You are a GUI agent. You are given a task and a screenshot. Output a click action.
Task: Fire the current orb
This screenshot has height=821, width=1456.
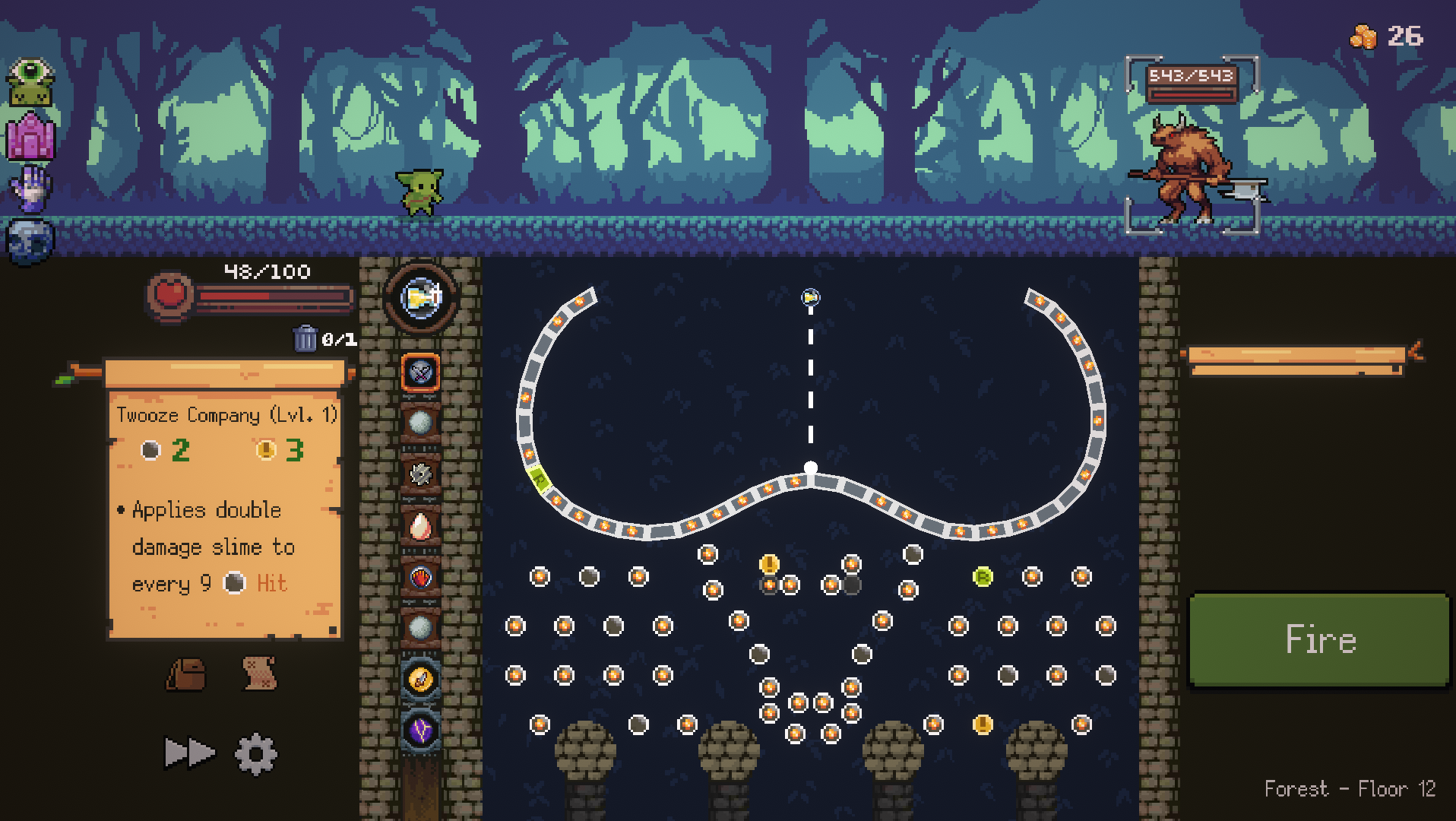click(1319, 640)
